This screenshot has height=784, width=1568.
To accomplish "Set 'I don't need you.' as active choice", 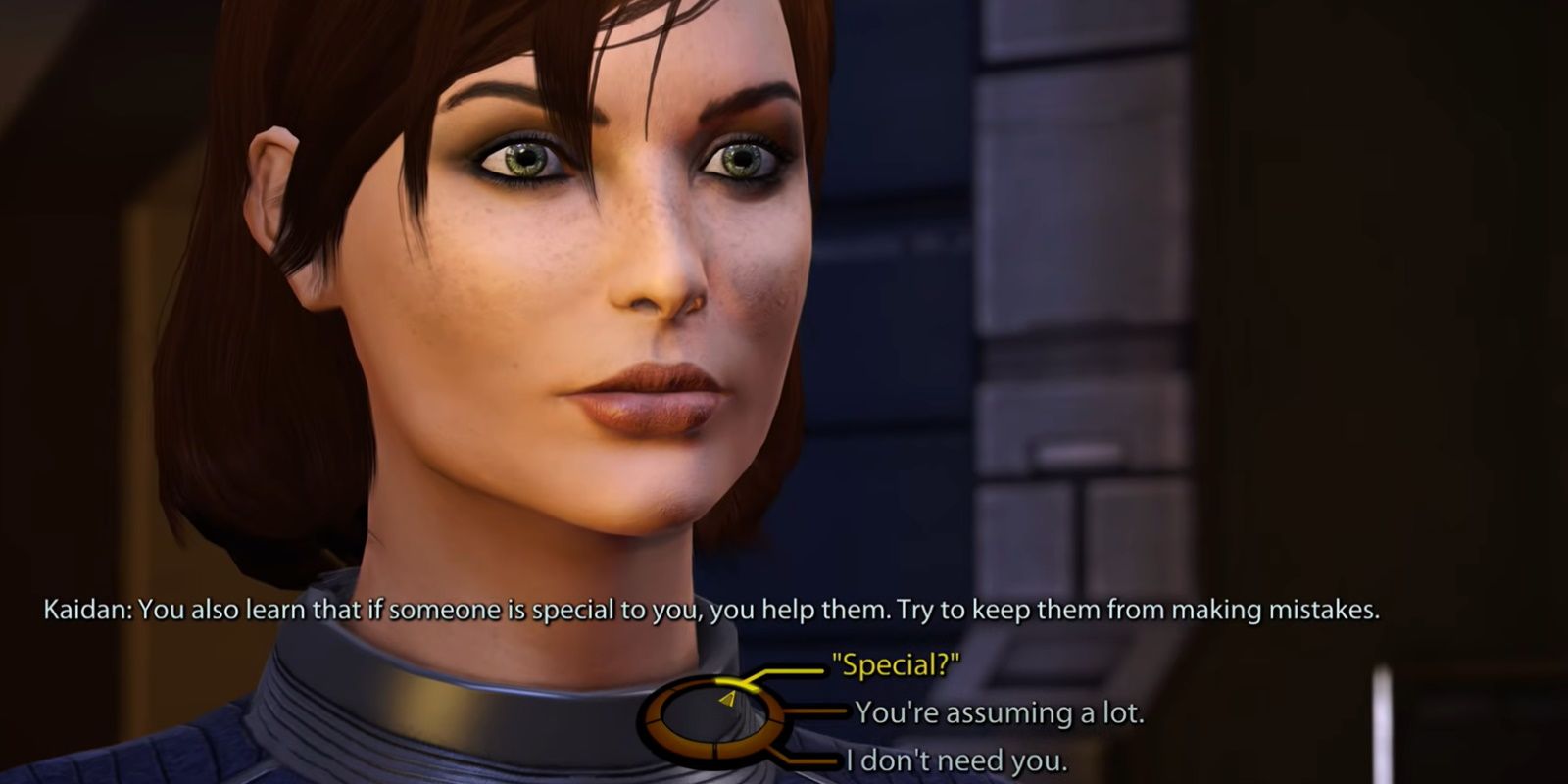I will pos(955,759).
